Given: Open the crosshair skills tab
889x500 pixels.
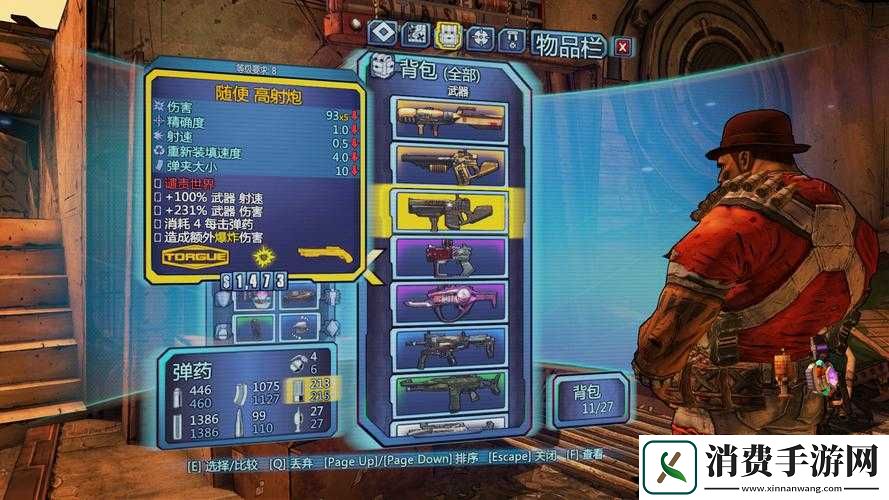Looking at the screenshot, I should 482,35.
